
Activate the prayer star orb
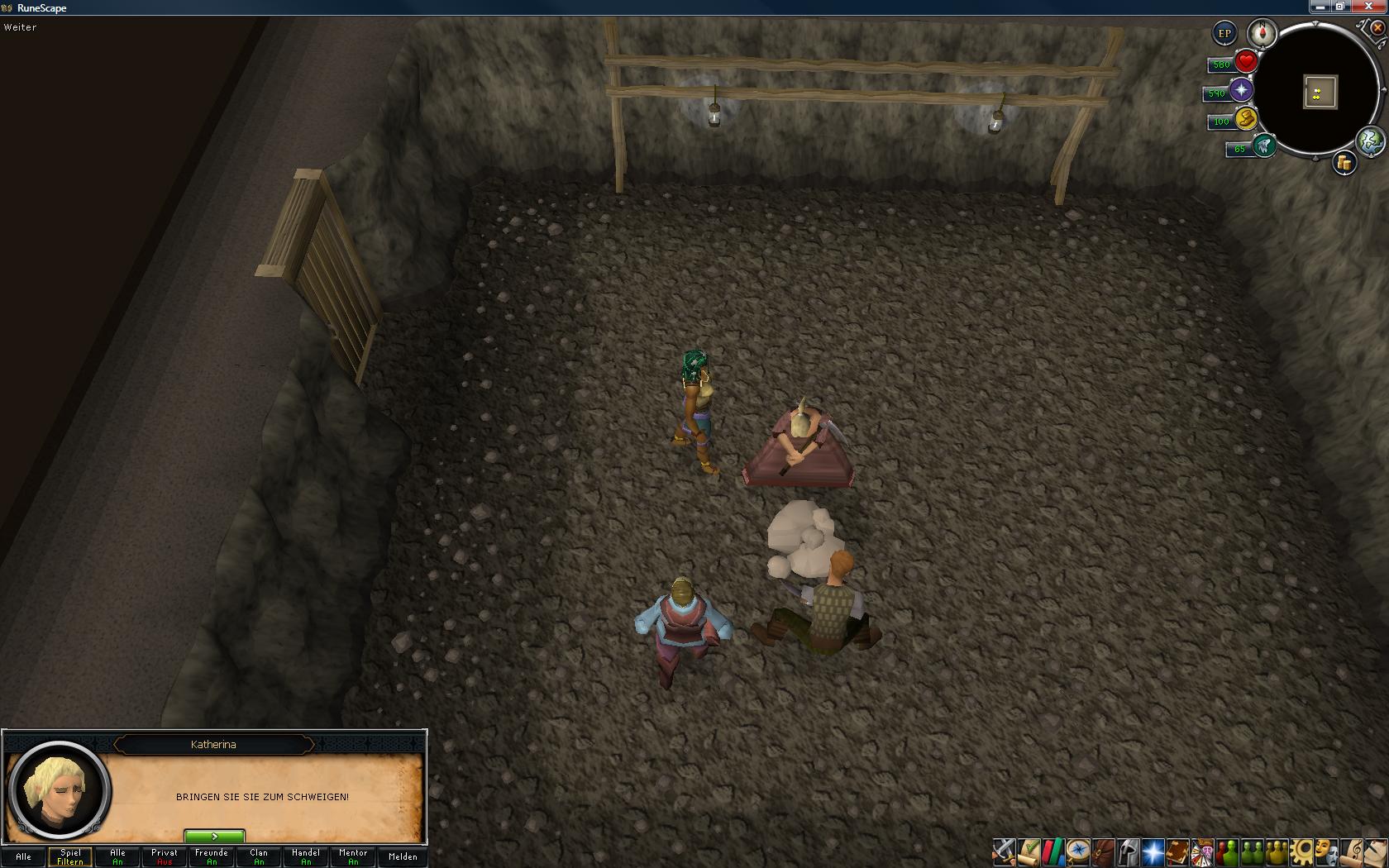1240,91
